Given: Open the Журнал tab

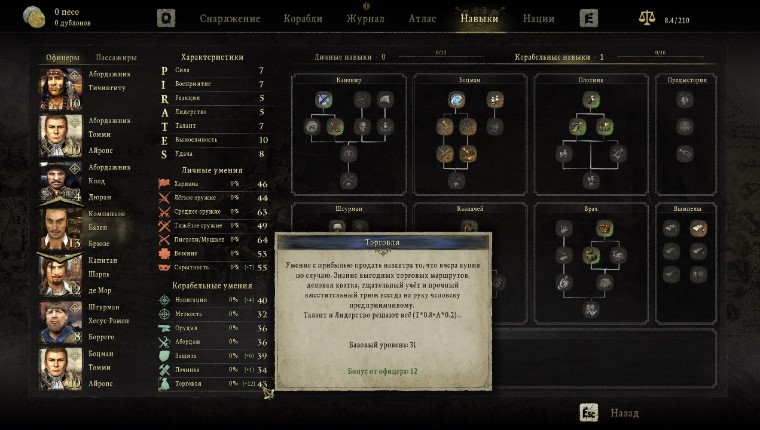Looking at the screenshot, I should pos(365,18).
